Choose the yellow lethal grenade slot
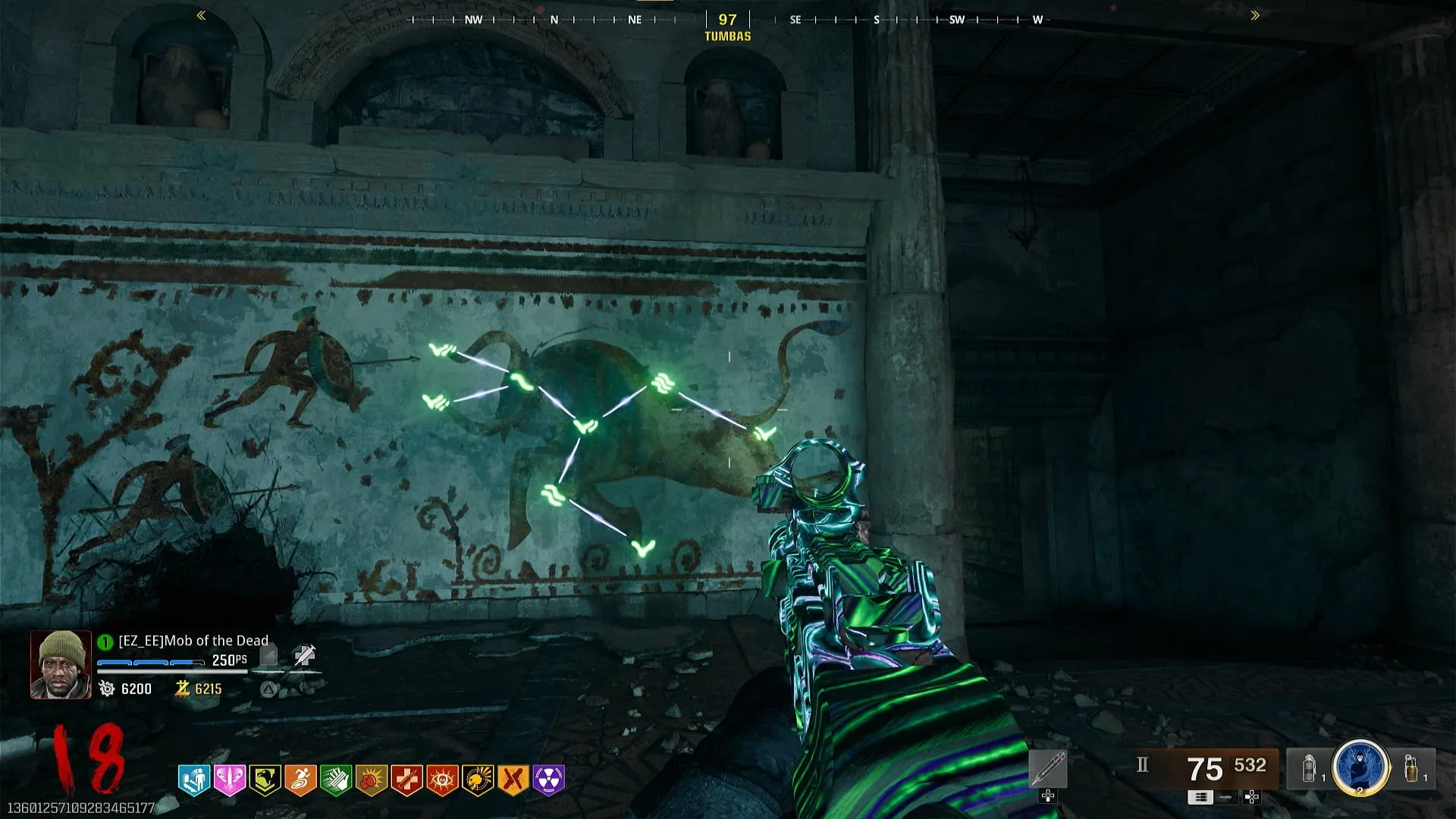 (x=1411, y=768)
